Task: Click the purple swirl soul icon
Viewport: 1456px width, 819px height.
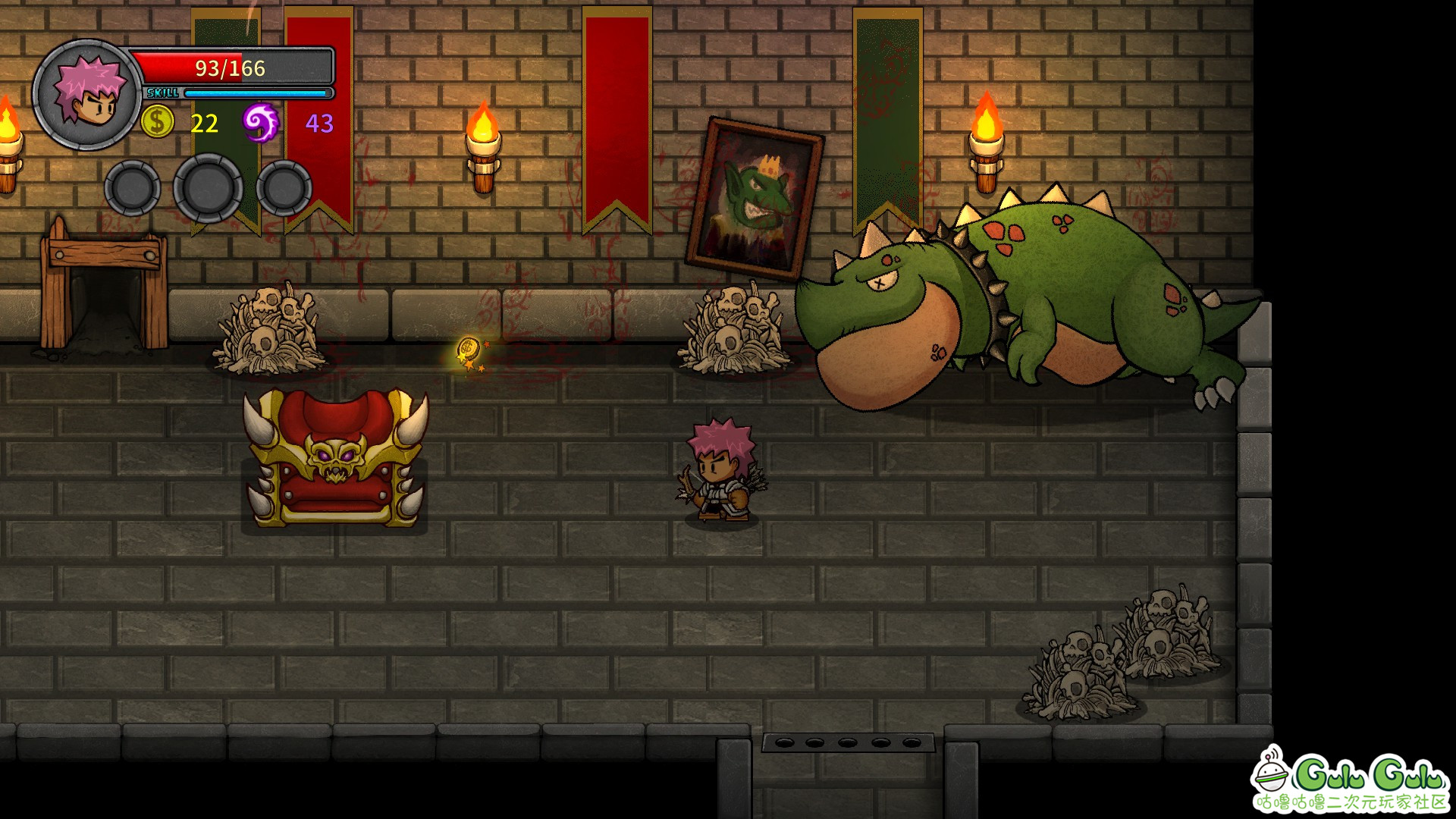Action: pos(260,122)
